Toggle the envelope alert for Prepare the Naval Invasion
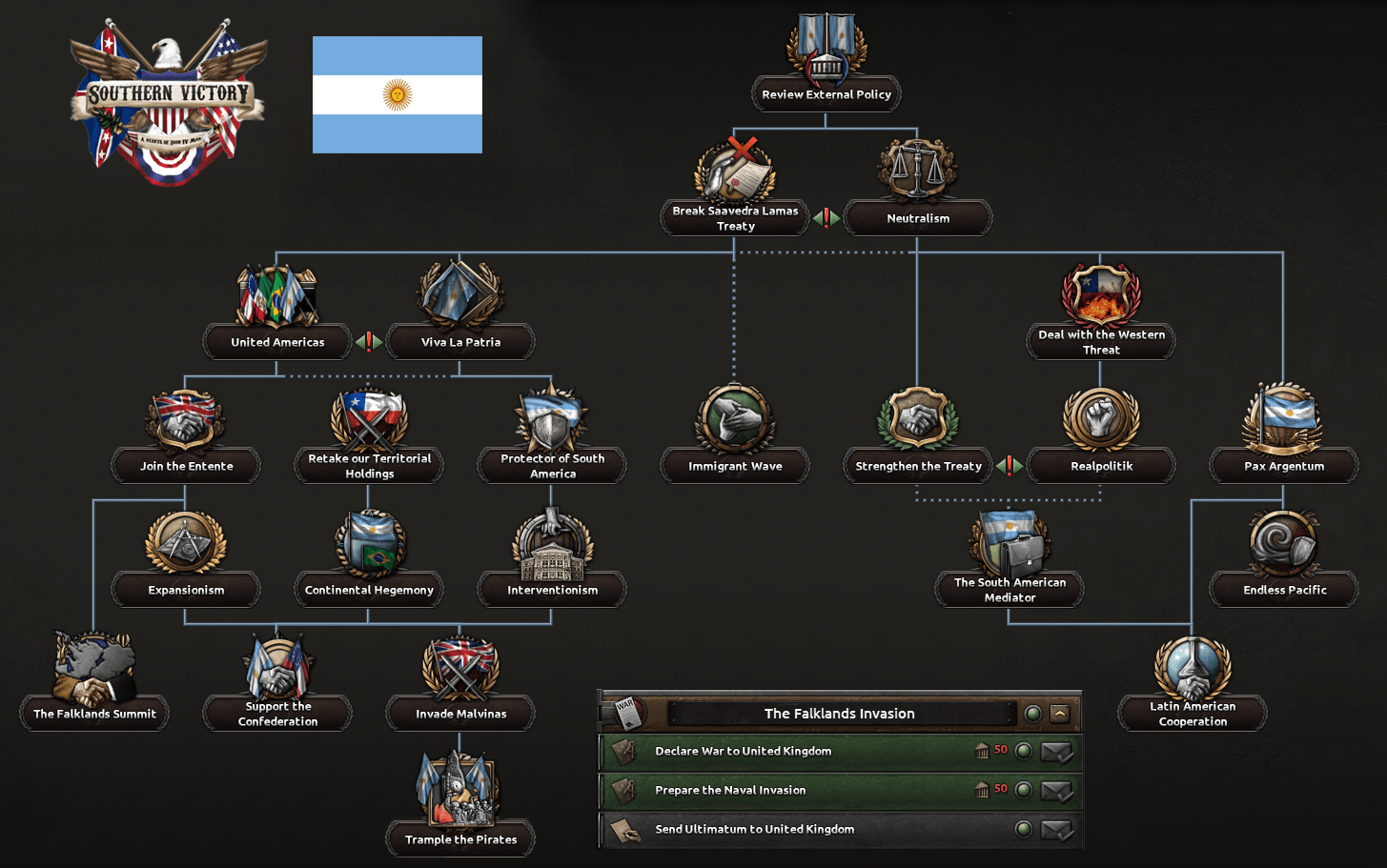Image resolution: width=1387 pixels, height=868 pixels. [x=1056, y=791]
